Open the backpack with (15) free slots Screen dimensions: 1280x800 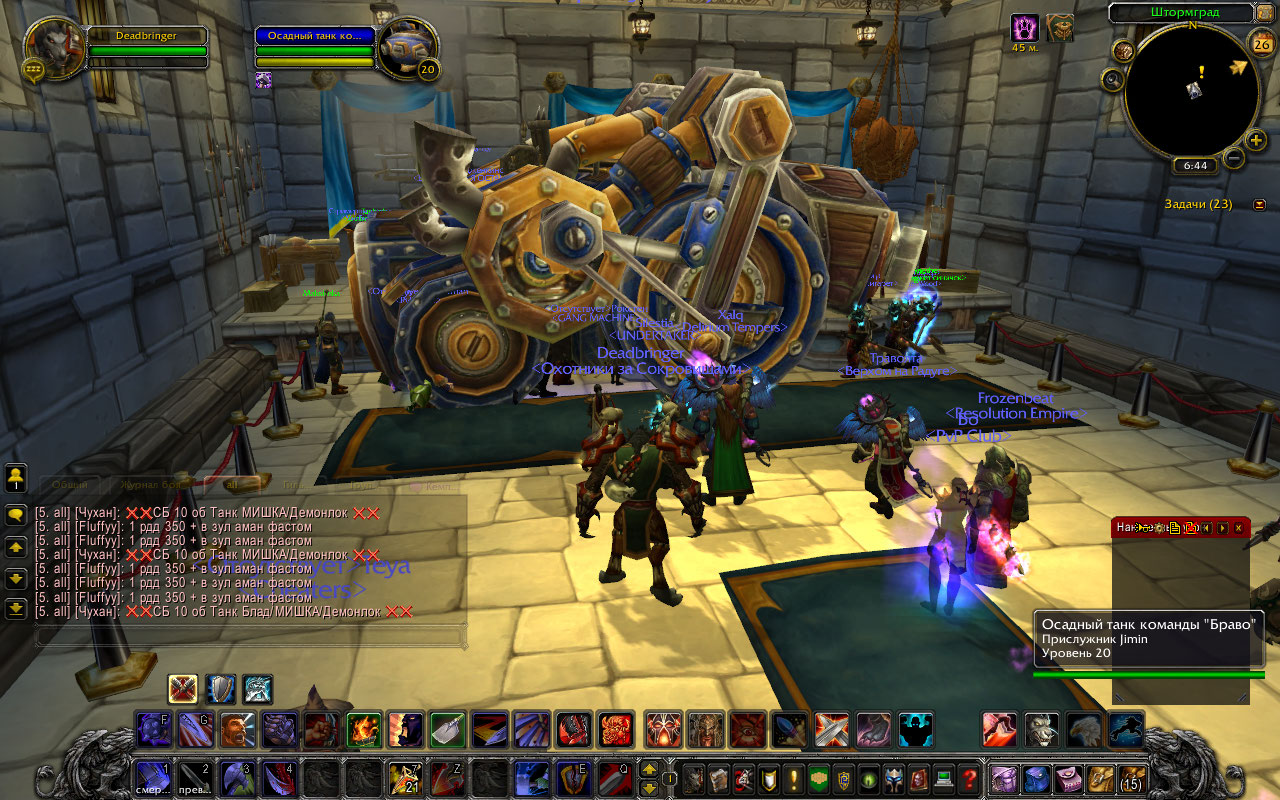pyautogui.click(x=1131, y=777)
